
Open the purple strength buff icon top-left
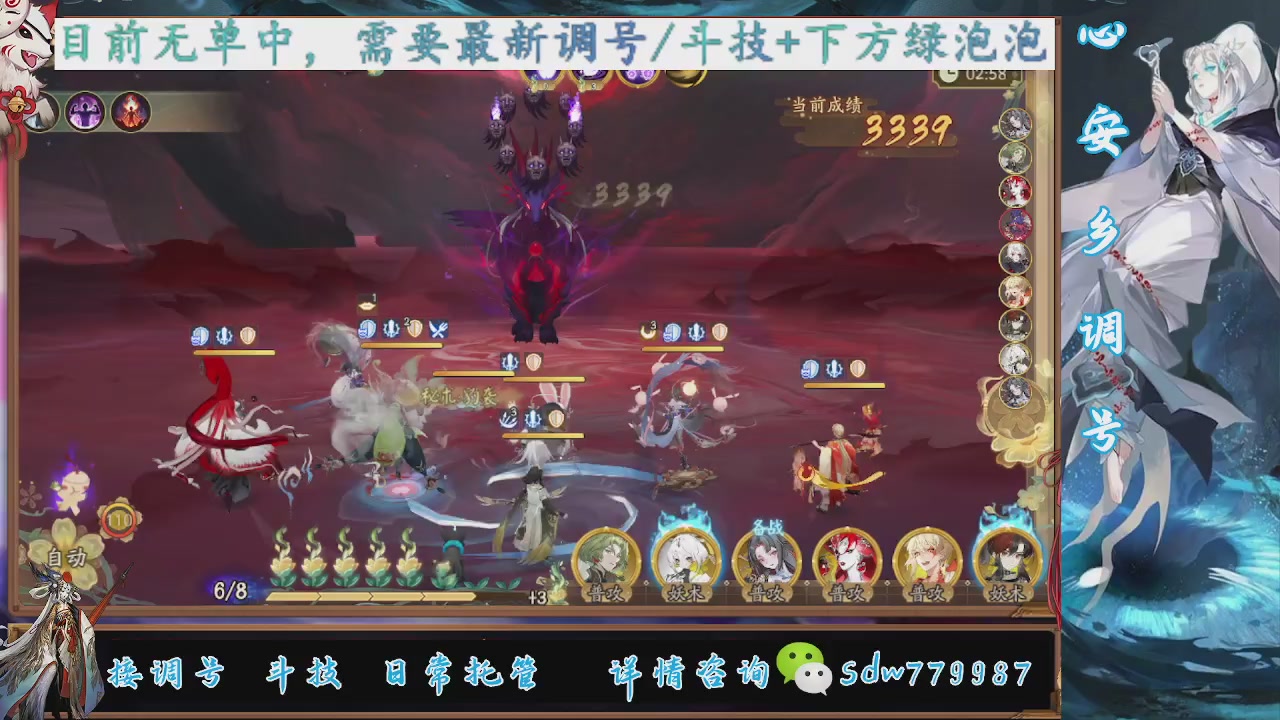(x=85, y=112)
